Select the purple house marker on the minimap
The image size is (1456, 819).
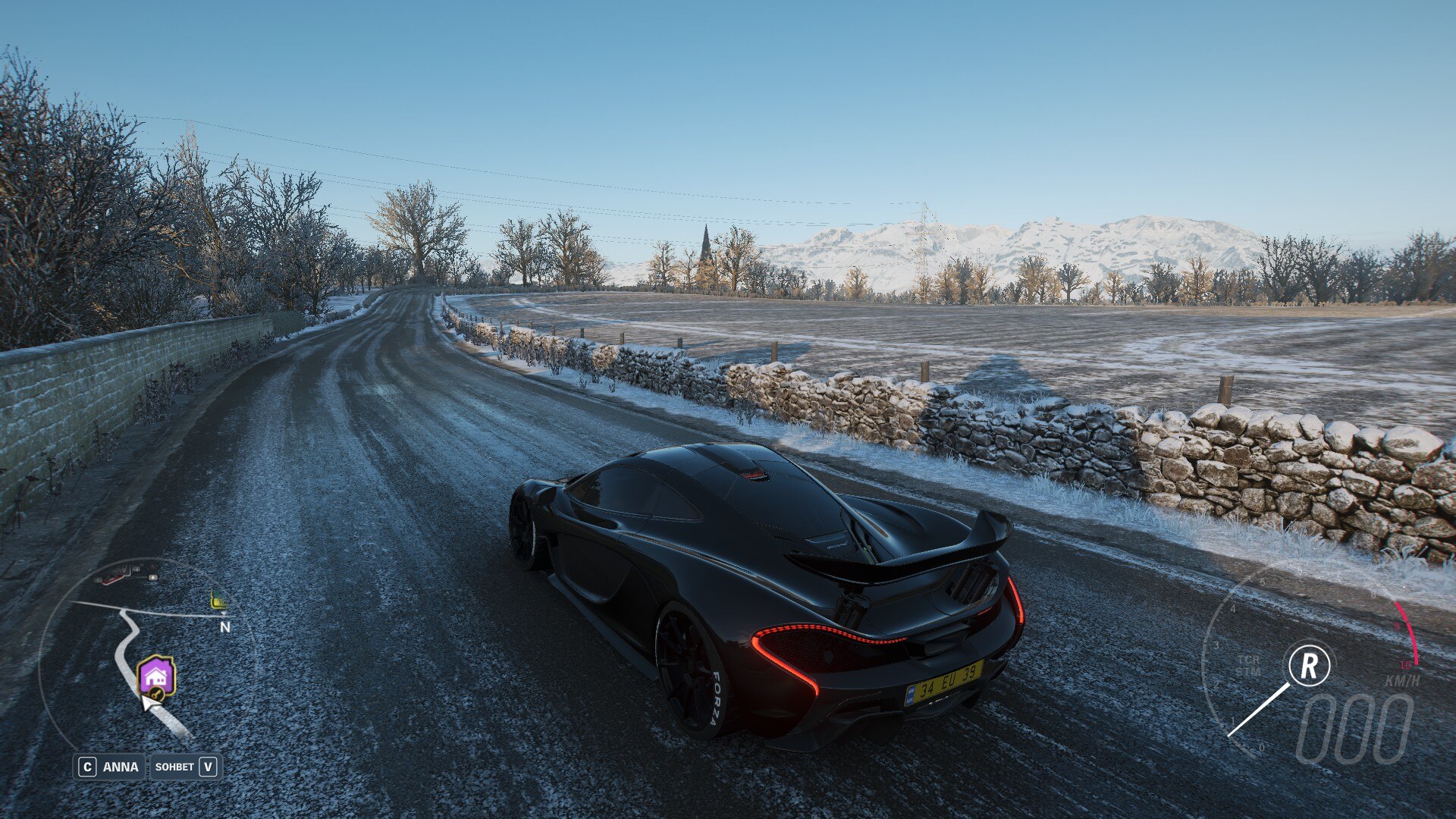click(156, 675)
